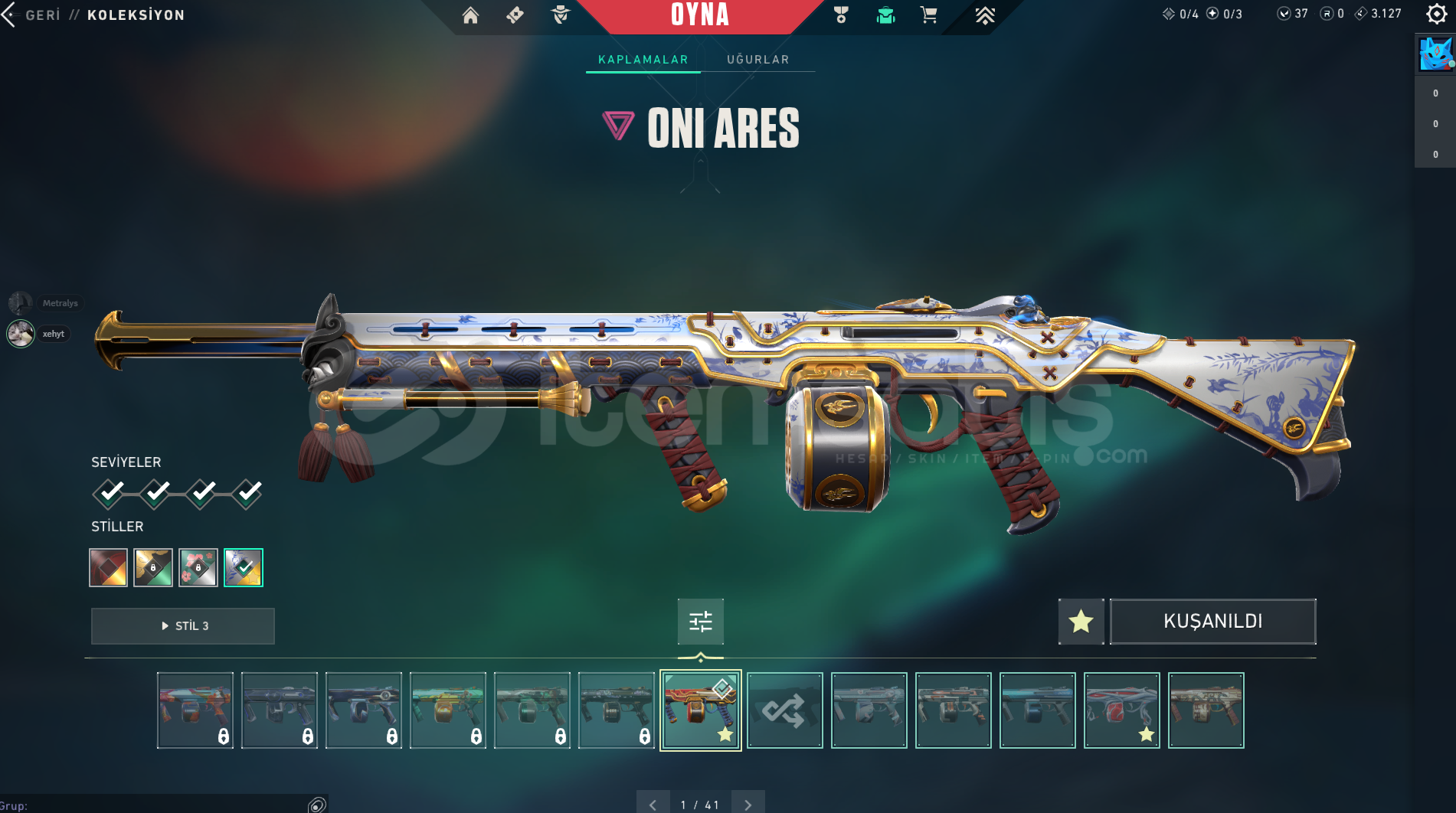Select the KAPLAMALAR tab
Image resolution: width=1456 pixels, height=813 pixels.
click(643, 60)
